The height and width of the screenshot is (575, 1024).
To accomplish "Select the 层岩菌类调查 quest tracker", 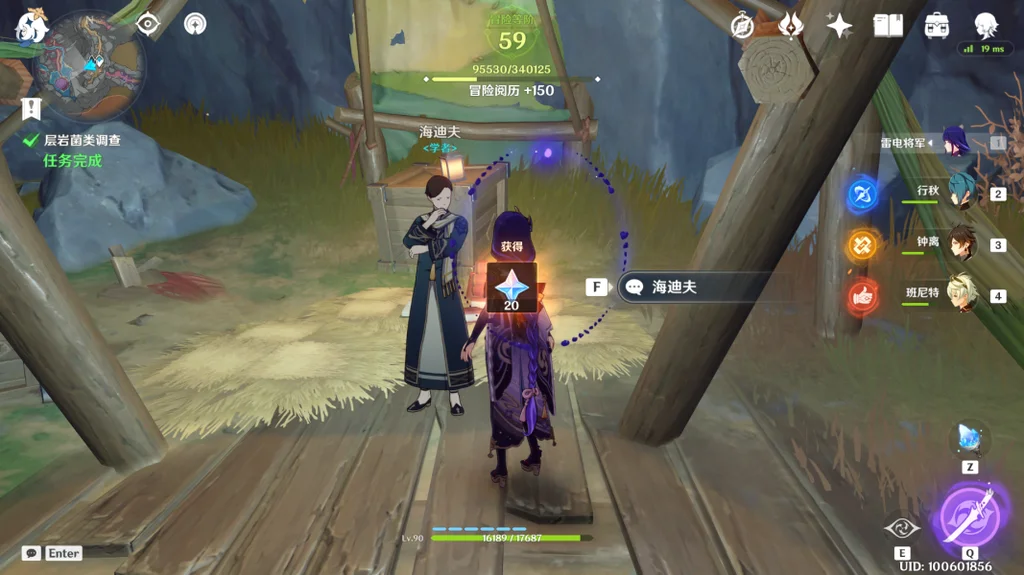I will point(82,141).
